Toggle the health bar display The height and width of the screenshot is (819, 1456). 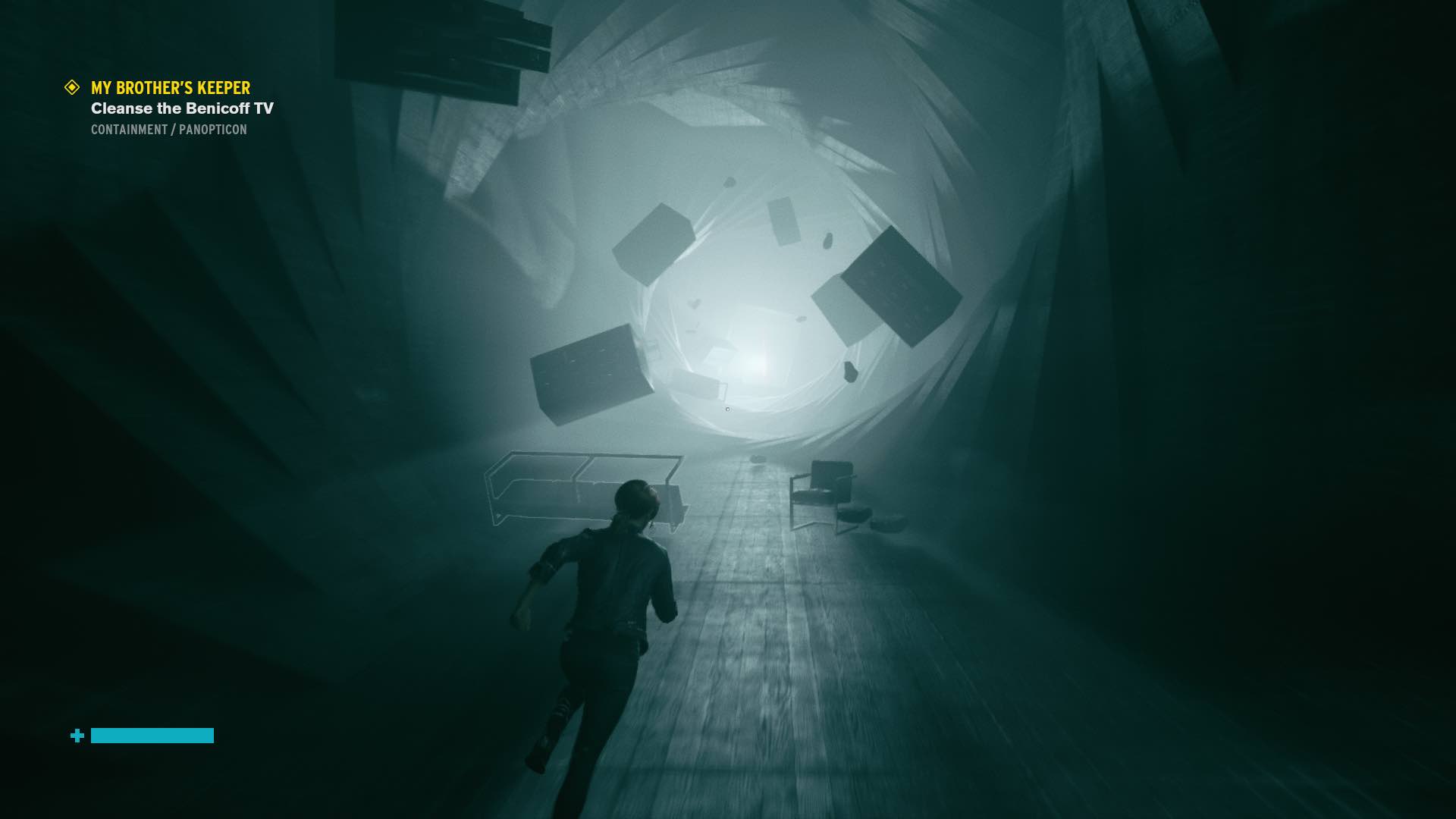coord(152,736)
